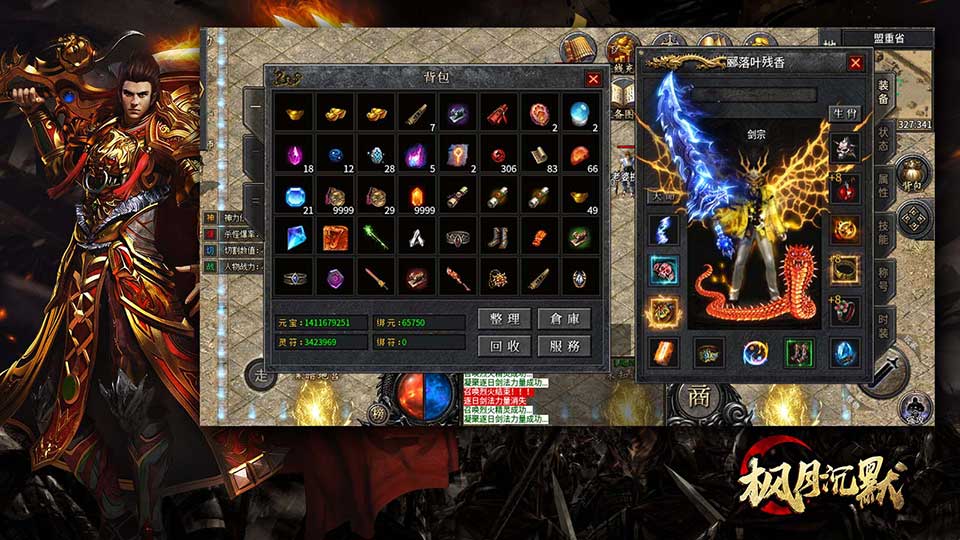Show the 技能 skills tab
The width and height of the screenshot is (960, 540).
883,233
